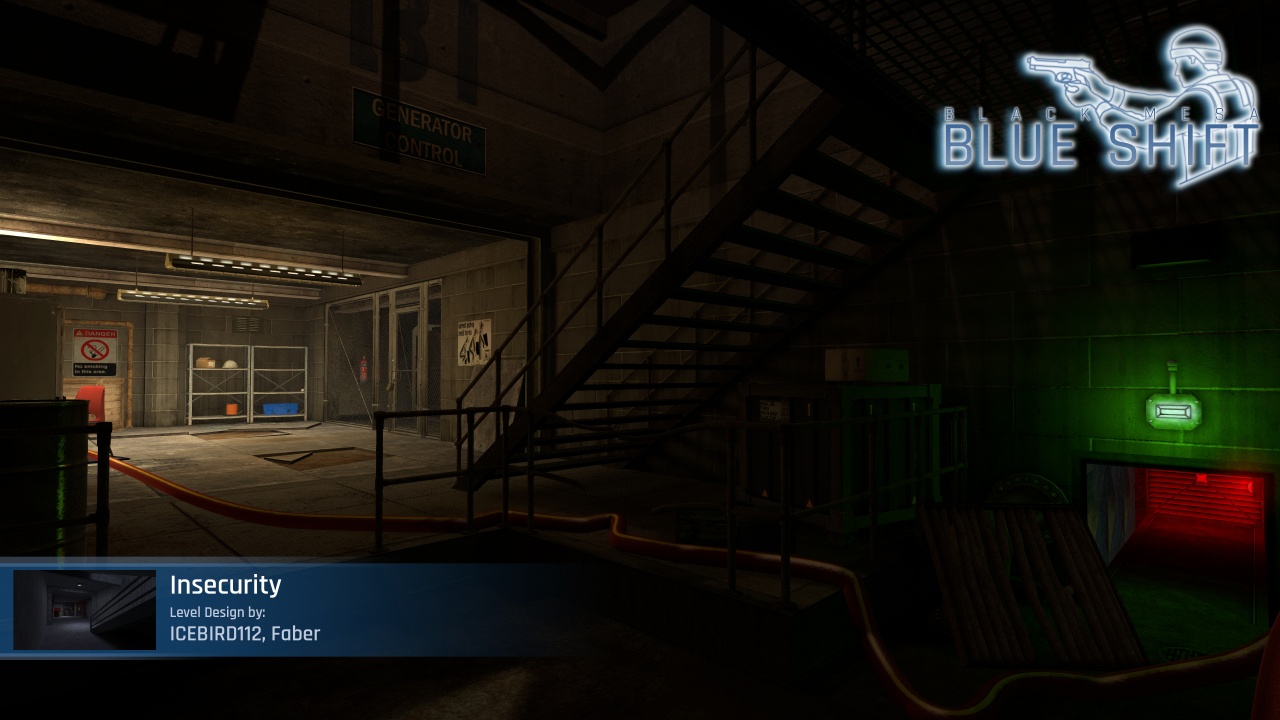Click the Black Mesa Blue Shift logo
Viewport: 1280px width, 720px height.
pyautogui.click(x=1100, y=110)
